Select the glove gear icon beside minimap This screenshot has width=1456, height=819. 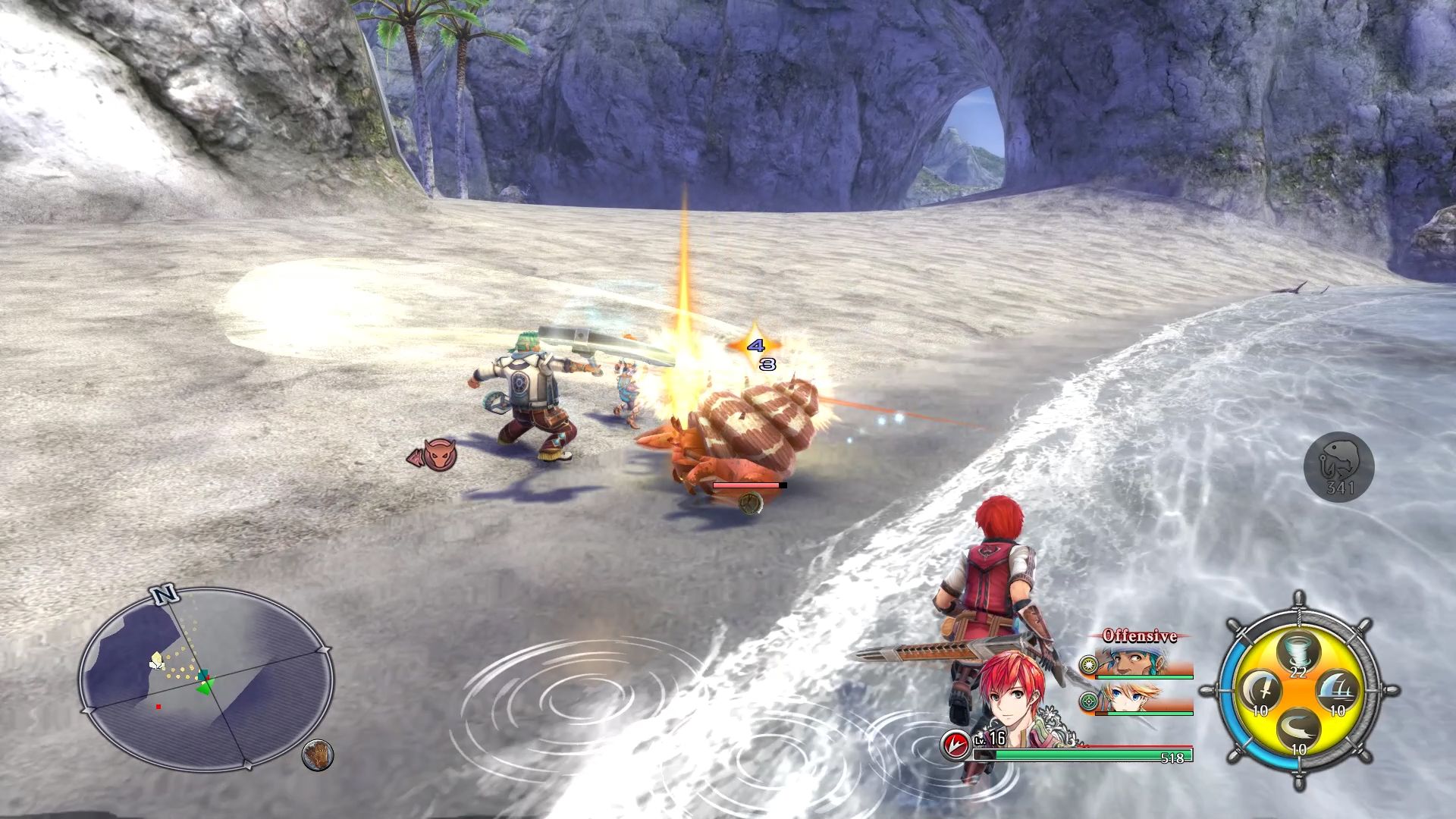(317, 755)
